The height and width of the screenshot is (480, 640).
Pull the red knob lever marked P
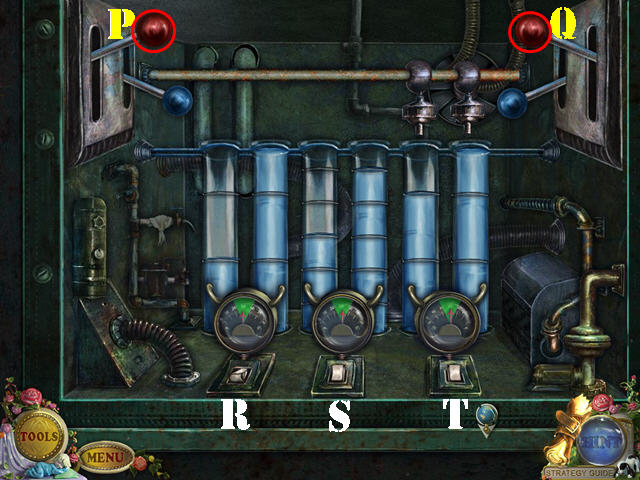[155, 30]
